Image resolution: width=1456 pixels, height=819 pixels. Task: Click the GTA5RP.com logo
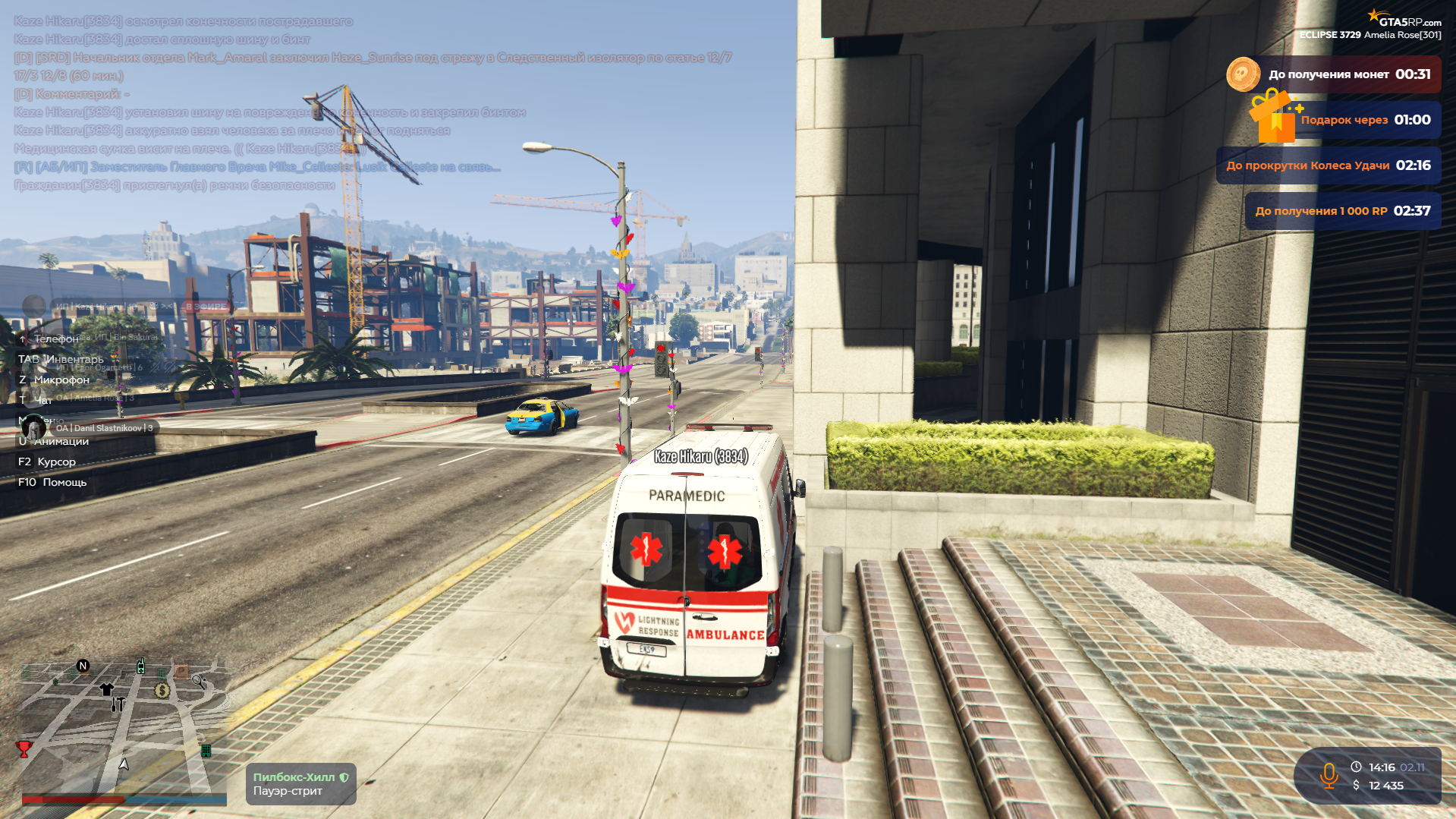1404,18
